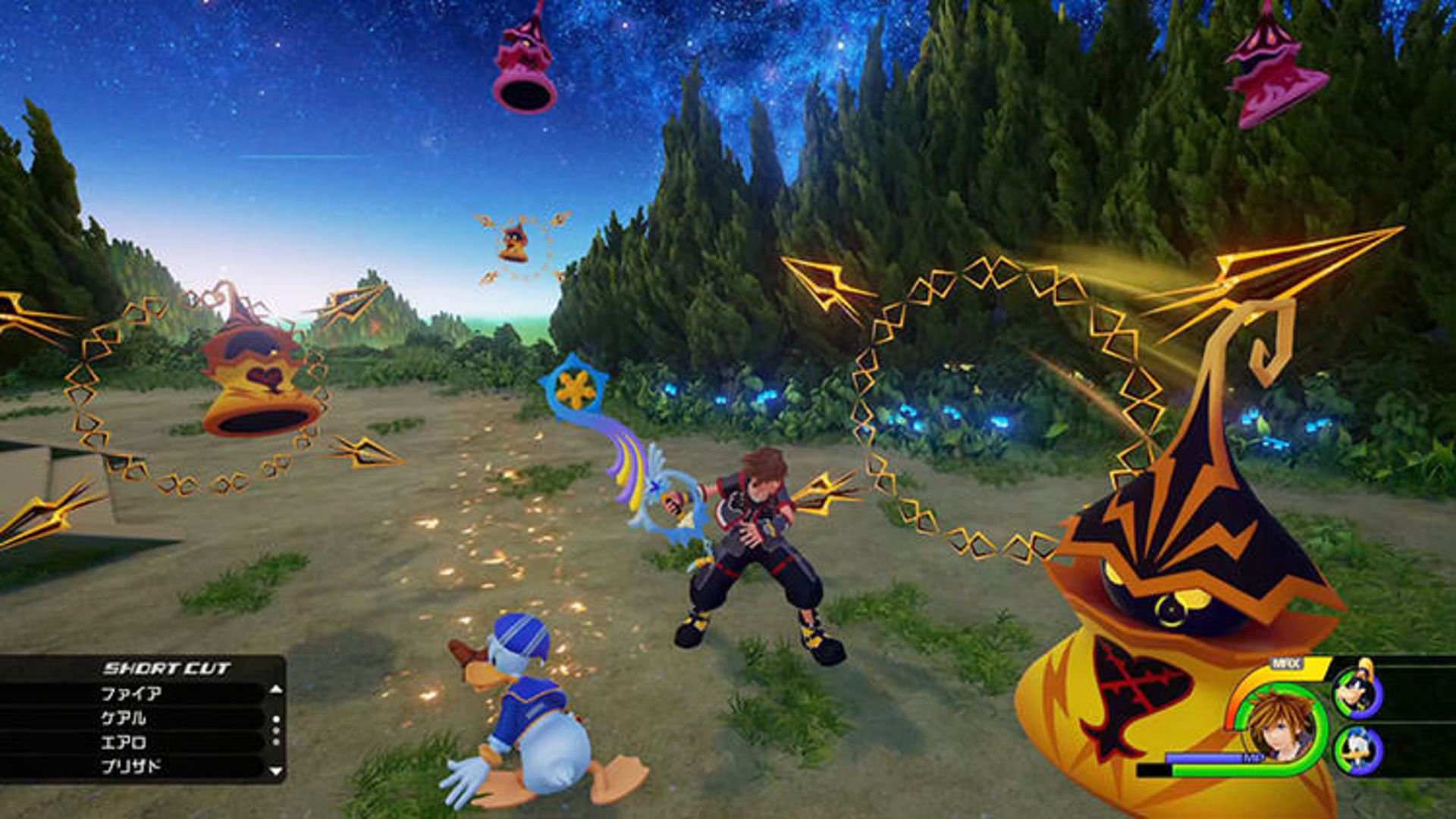Image resolution: width=1456 pixels, height=819 pixels.
Task: Click Donald's blue ring gauge
Action: 1372,748
